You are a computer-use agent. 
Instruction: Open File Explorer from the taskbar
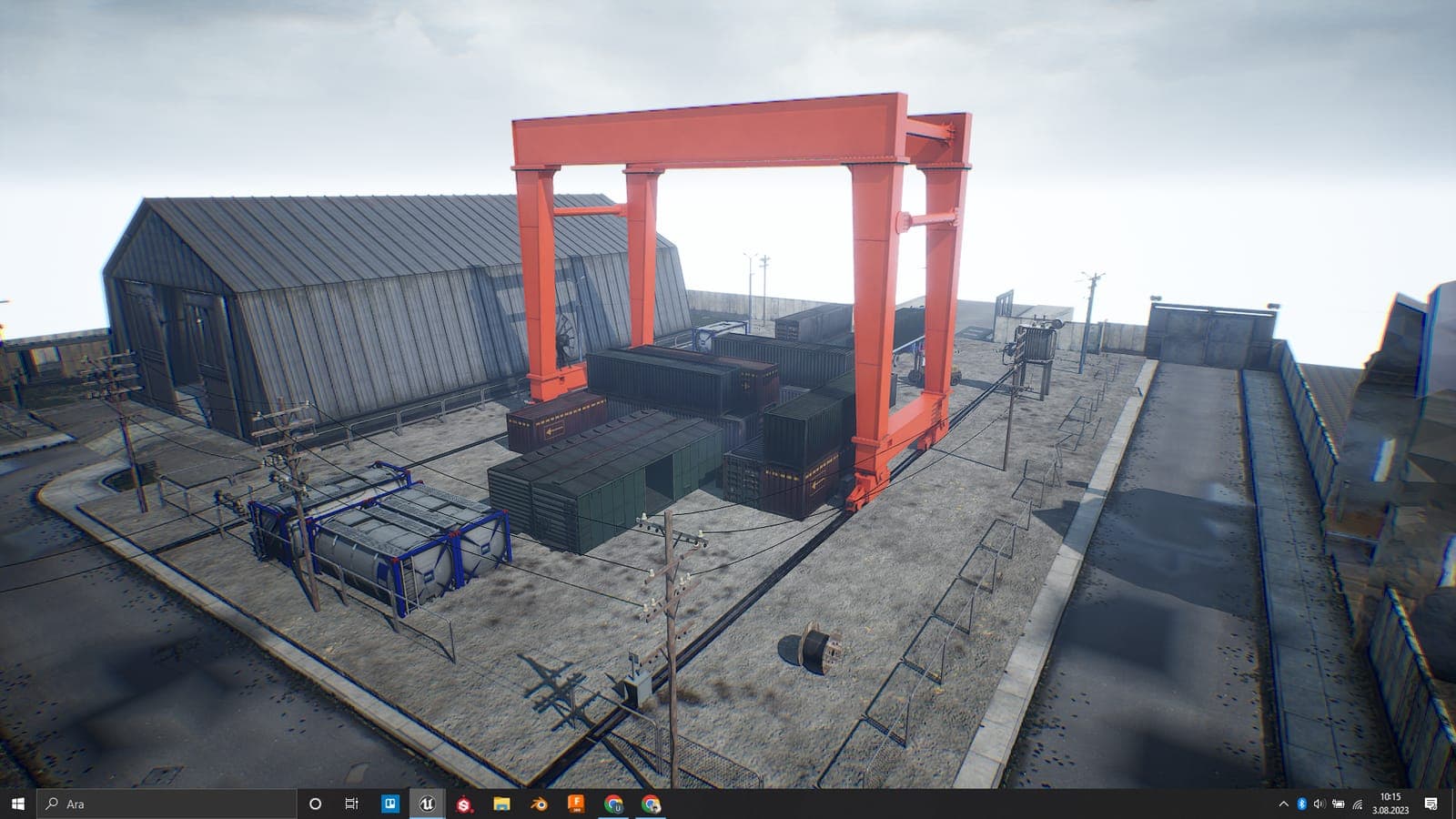point(501,804)
